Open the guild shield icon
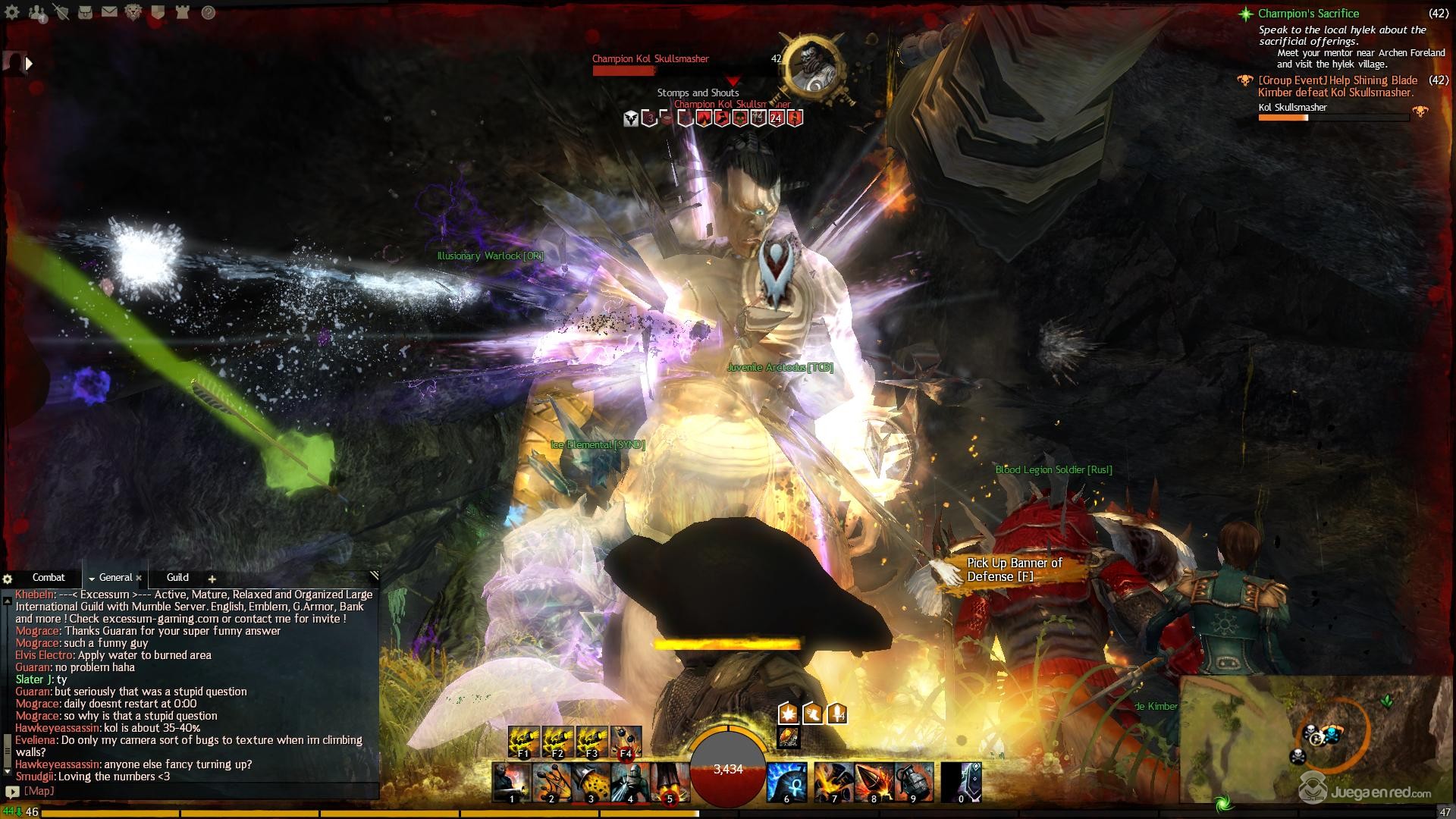The width and height of the screenshot is (1456, 819). 158,12
